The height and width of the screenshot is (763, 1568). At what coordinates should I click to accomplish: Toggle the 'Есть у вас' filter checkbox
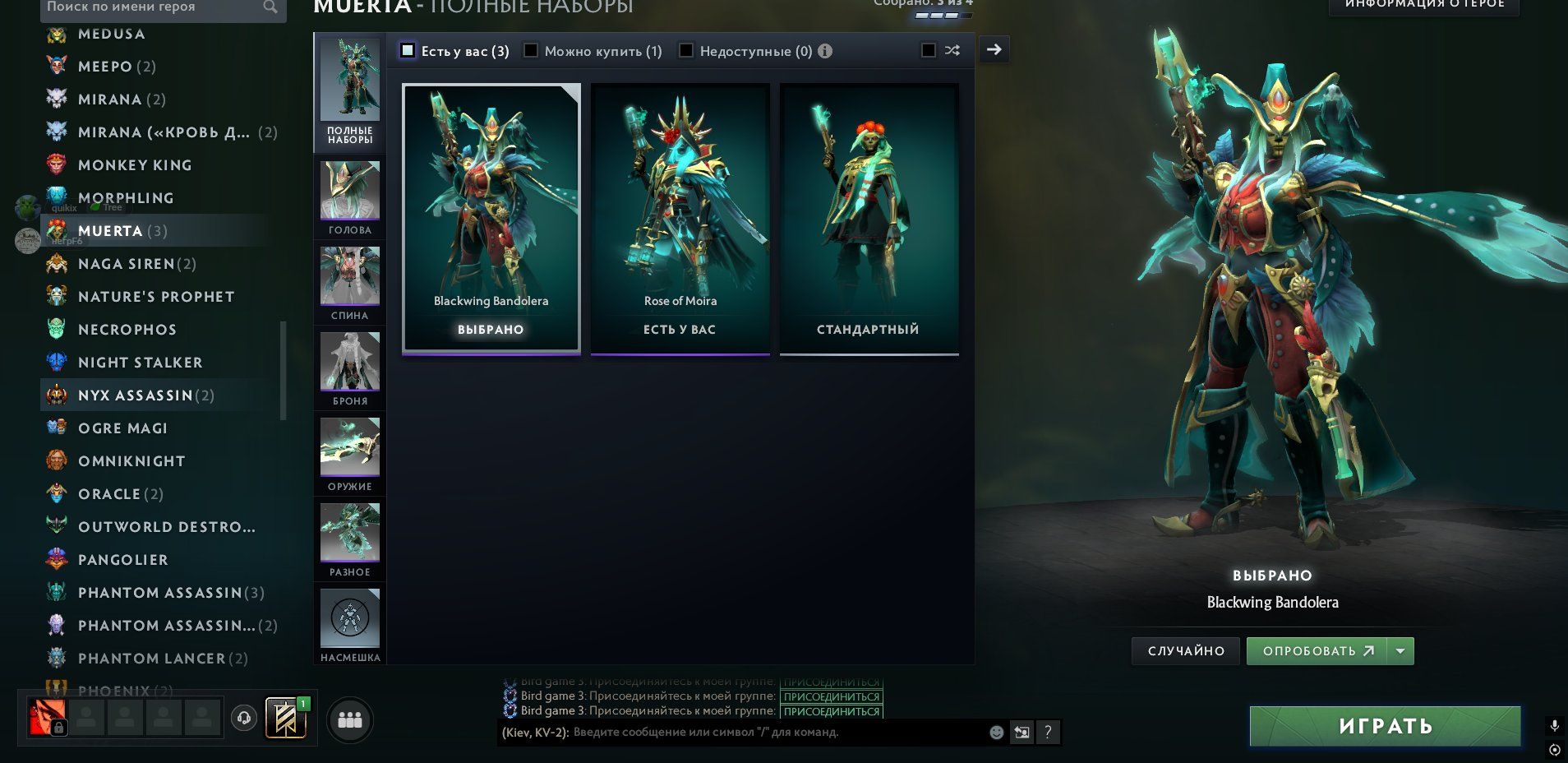[408, 51]
